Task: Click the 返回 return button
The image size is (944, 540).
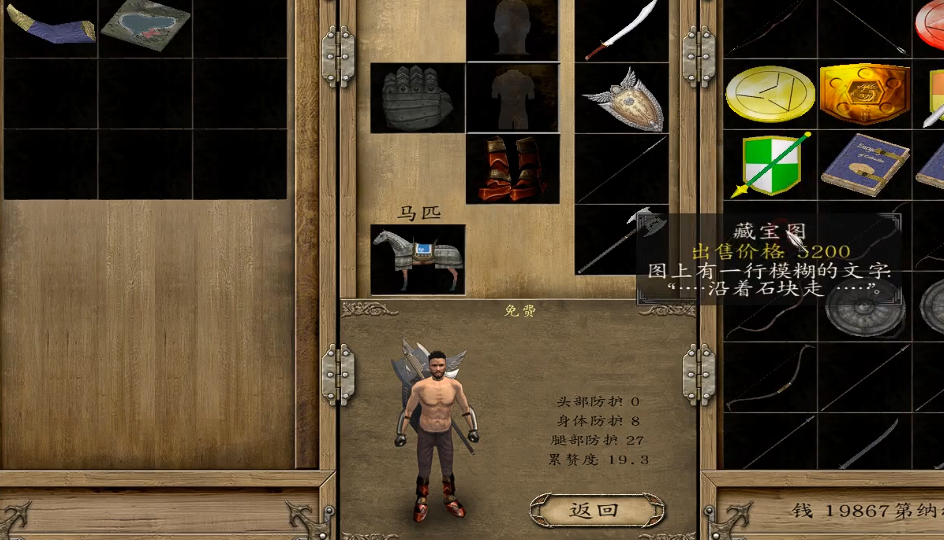Action: point(596,510)
